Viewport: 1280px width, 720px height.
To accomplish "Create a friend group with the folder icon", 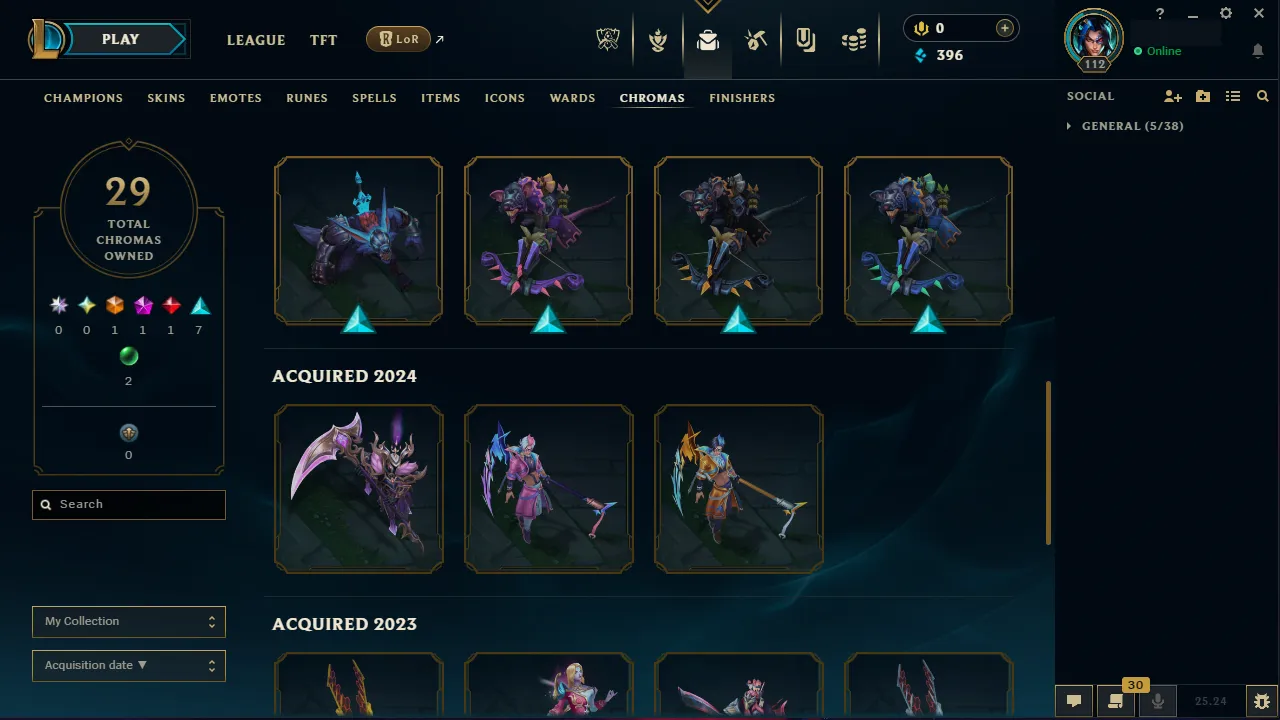I will (1202, 96).
